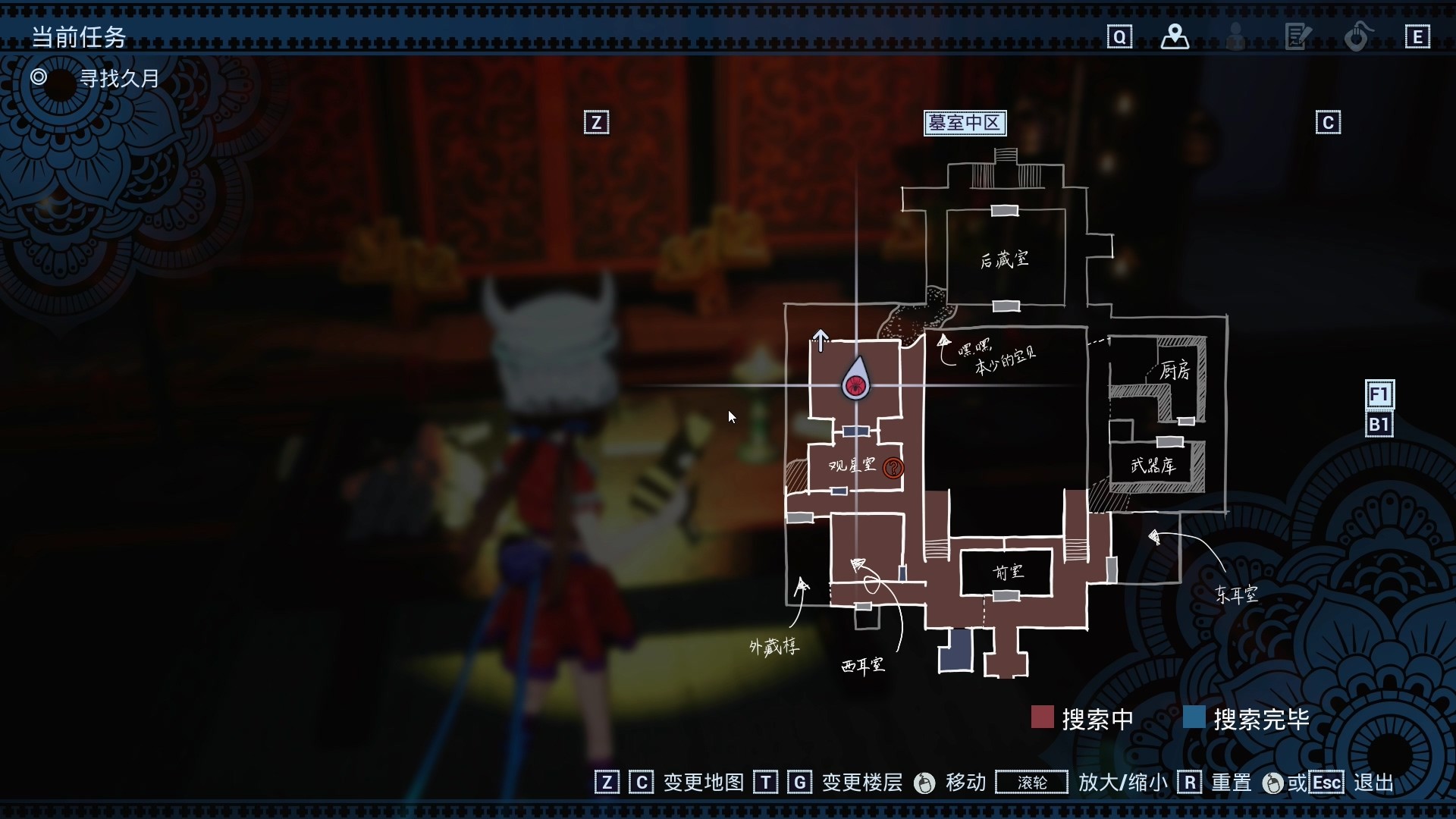Open the character/person panel icon
Image resolution: width=1456 pixels, height=819 pixels.
[x=1235, y=36]
